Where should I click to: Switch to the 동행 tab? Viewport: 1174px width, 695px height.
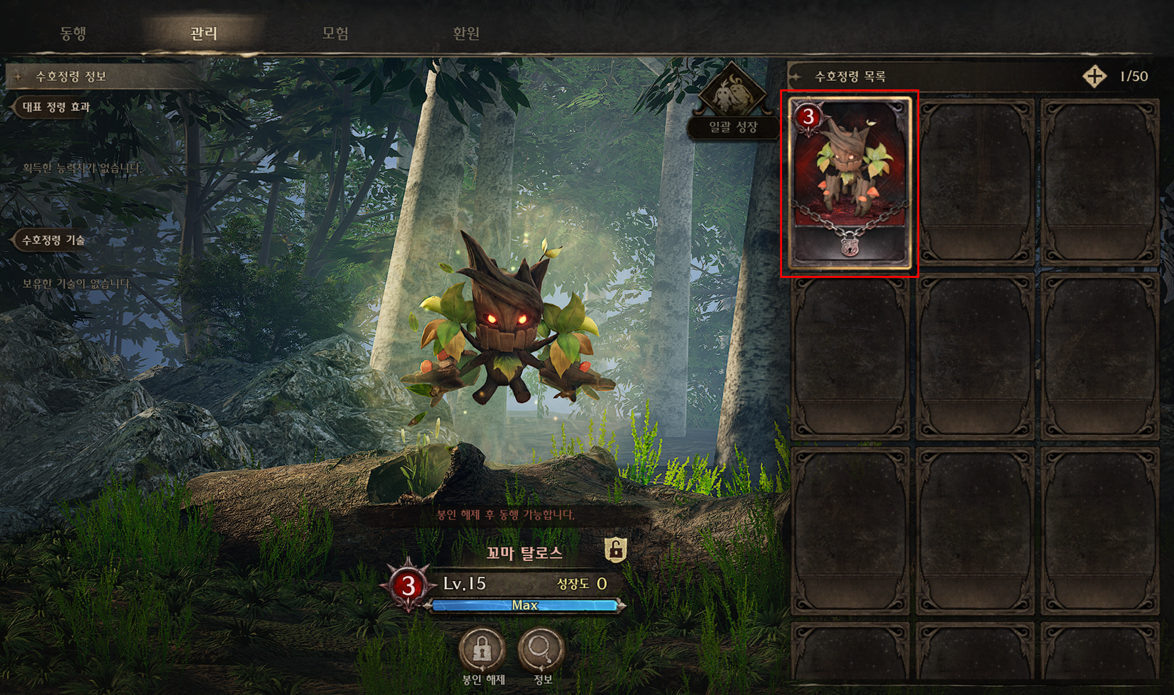[x=73, y=33]
